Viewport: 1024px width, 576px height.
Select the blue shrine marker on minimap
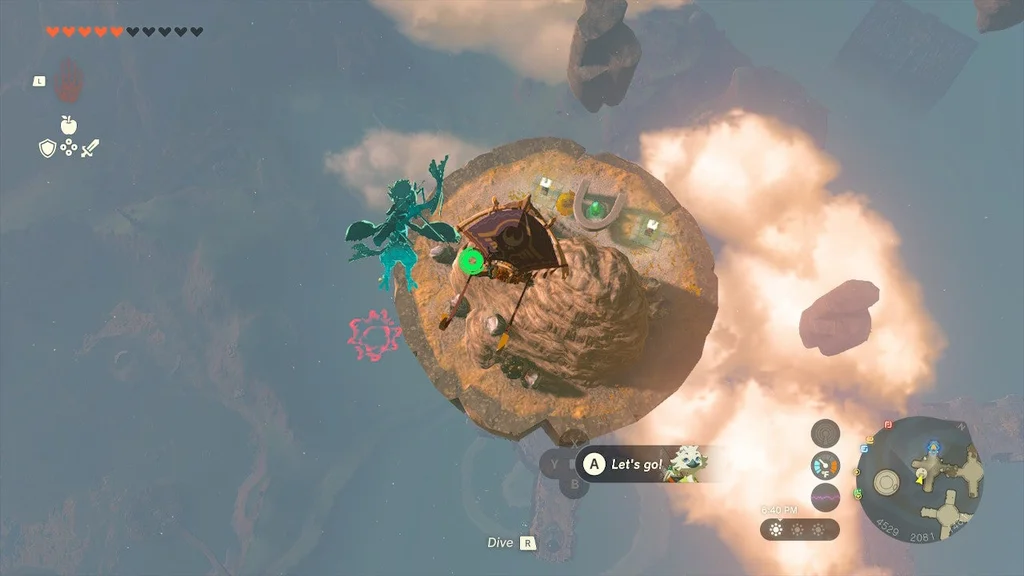[935, 446]
